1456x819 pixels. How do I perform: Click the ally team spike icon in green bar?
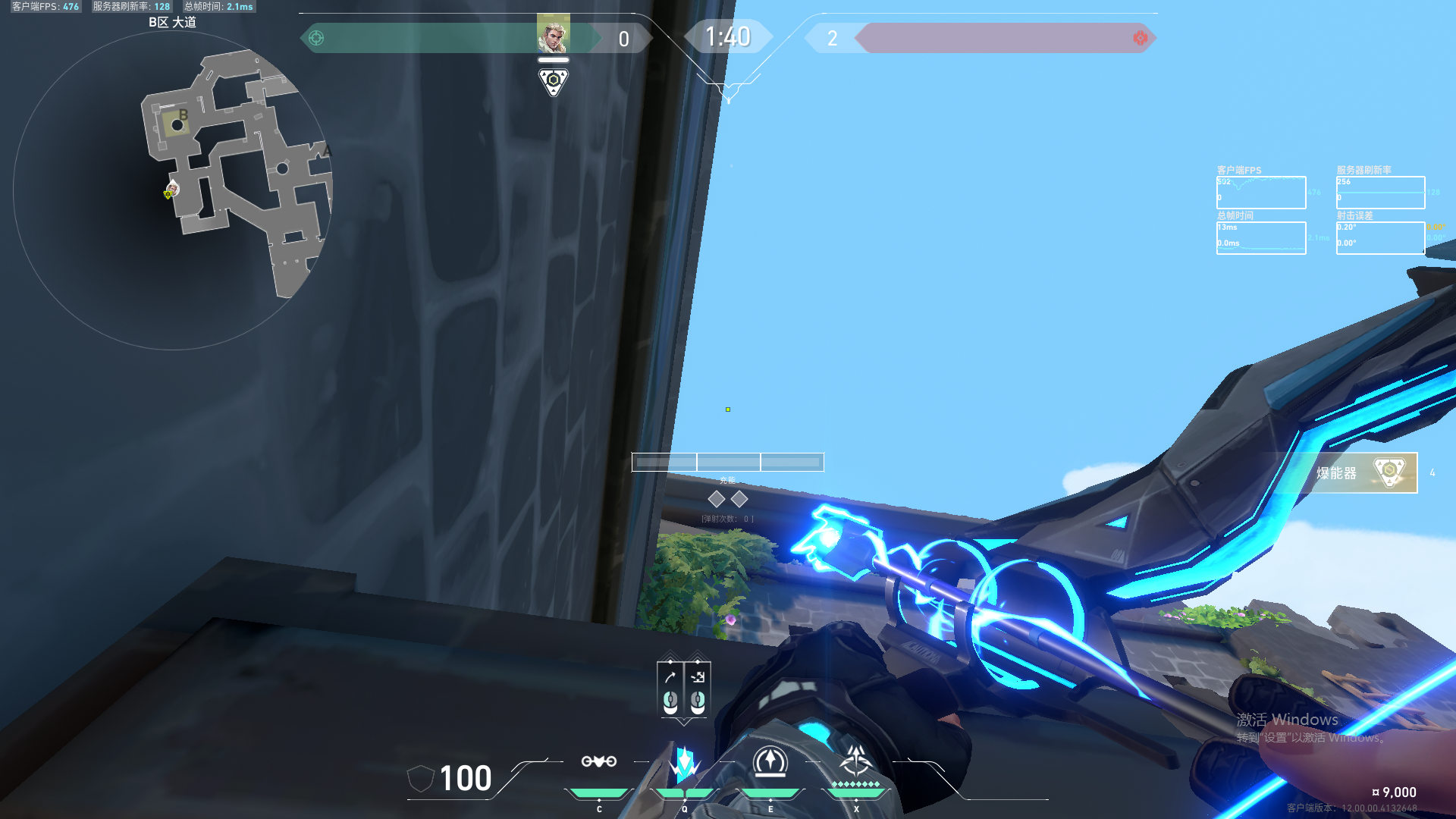pos(316,36)
